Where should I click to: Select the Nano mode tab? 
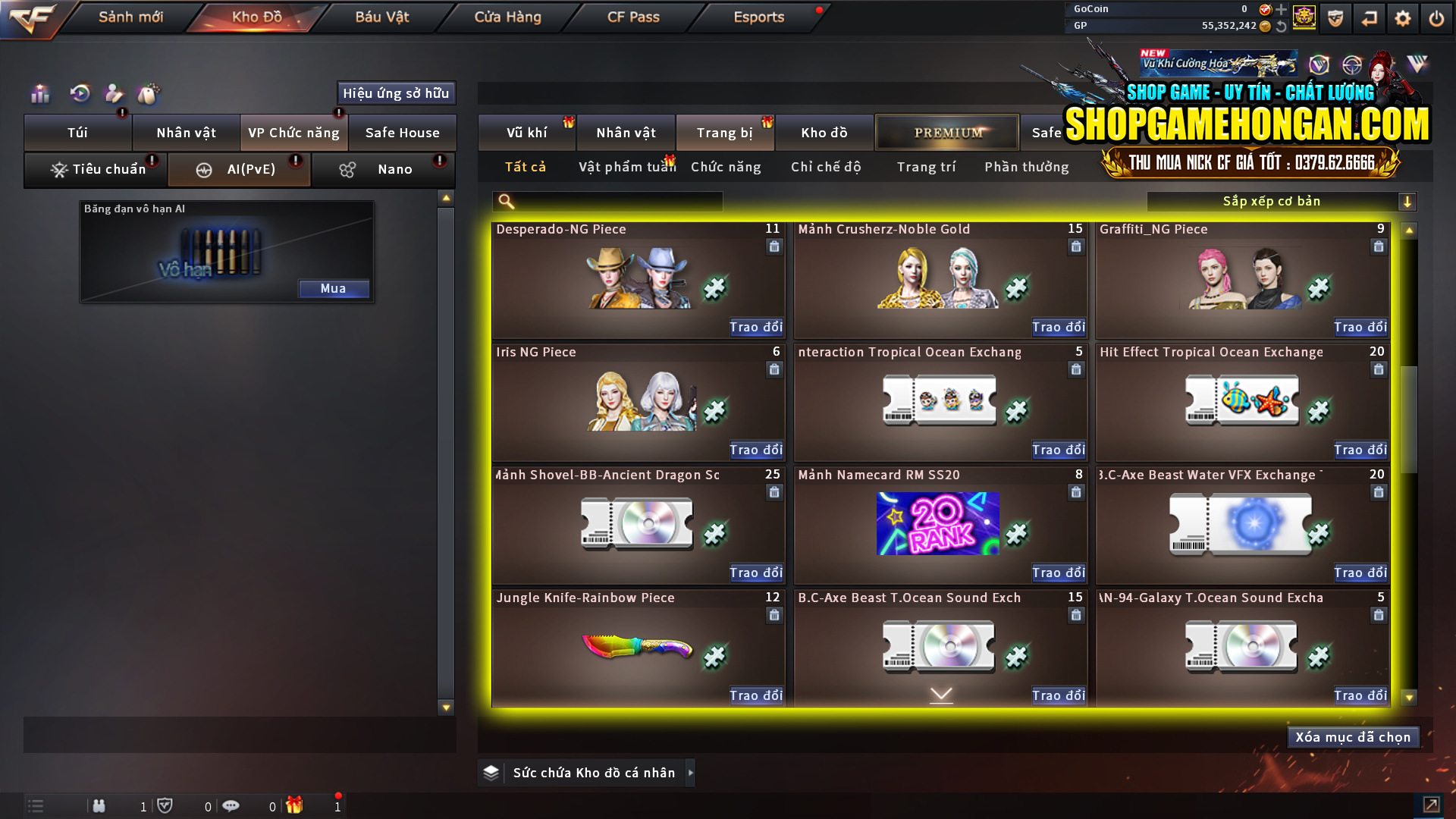click(383, 169)
